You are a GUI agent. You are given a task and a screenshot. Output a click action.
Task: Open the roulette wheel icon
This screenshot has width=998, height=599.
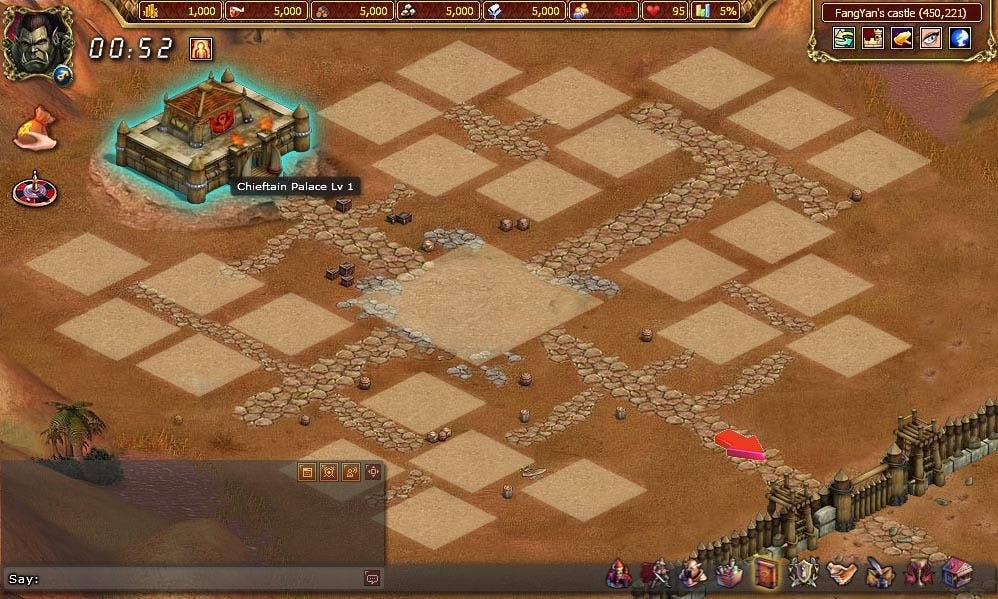(34, 188)
